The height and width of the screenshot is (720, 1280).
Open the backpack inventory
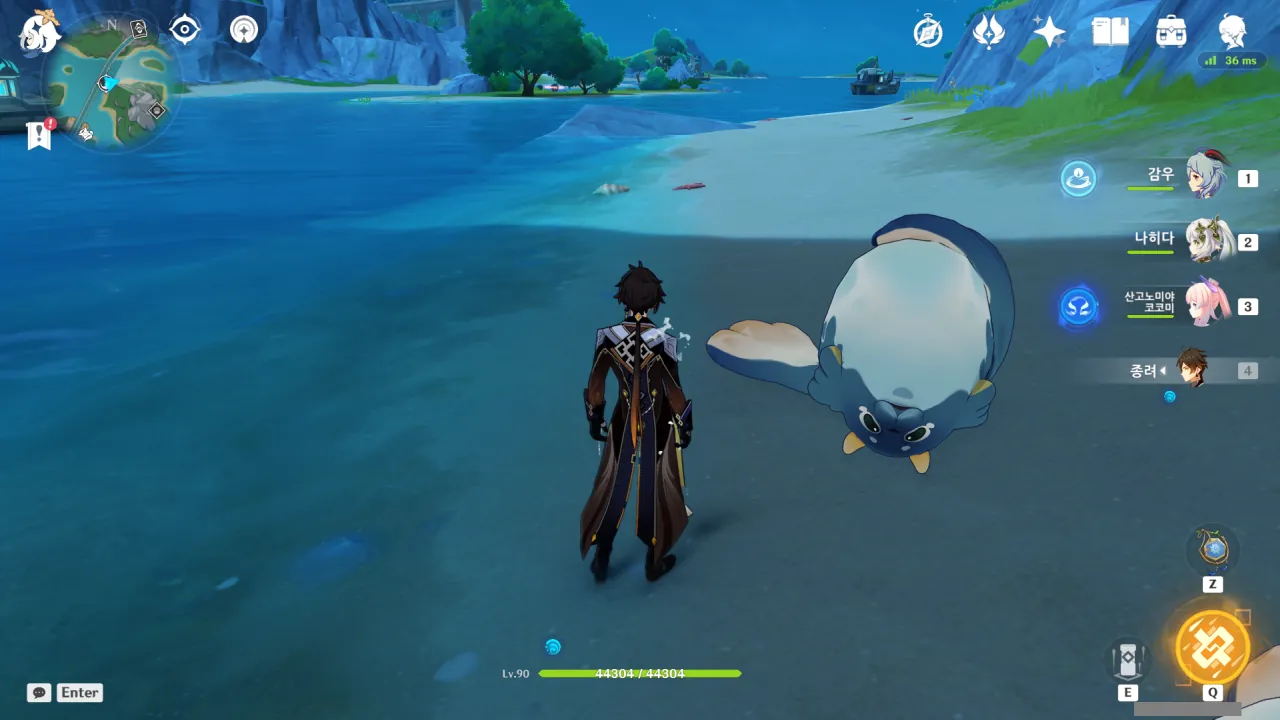tap(1170, 32)
